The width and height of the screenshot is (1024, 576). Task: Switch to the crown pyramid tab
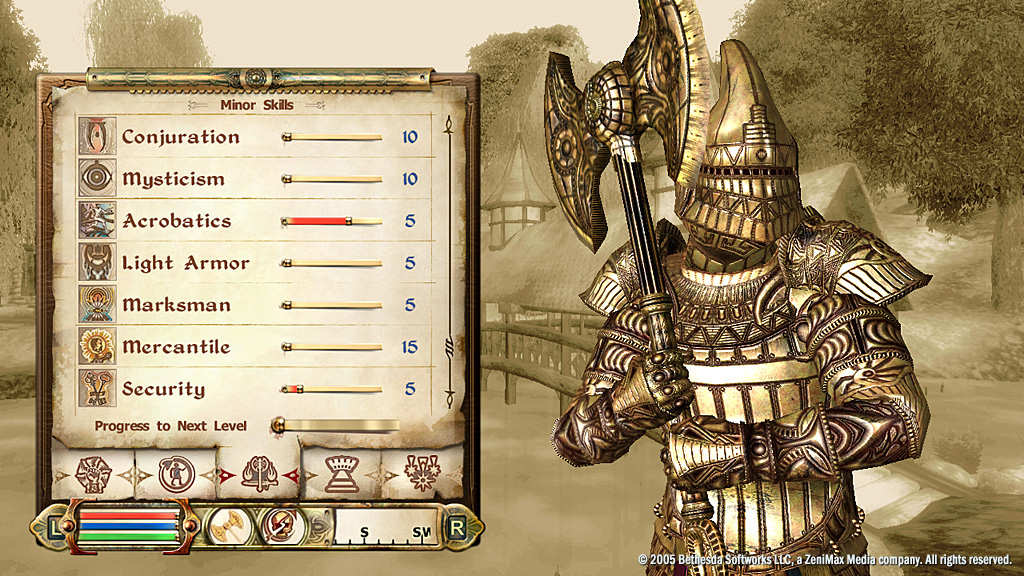pyautogui.click(x=341, y=473)
